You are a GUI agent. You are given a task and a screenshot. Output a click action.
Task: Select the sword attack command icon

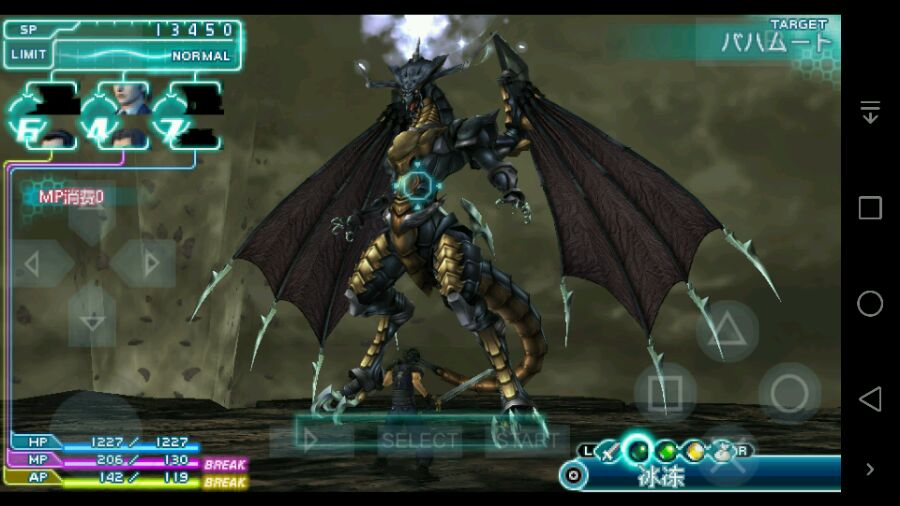pyautogui.click(x=609, y=451)
